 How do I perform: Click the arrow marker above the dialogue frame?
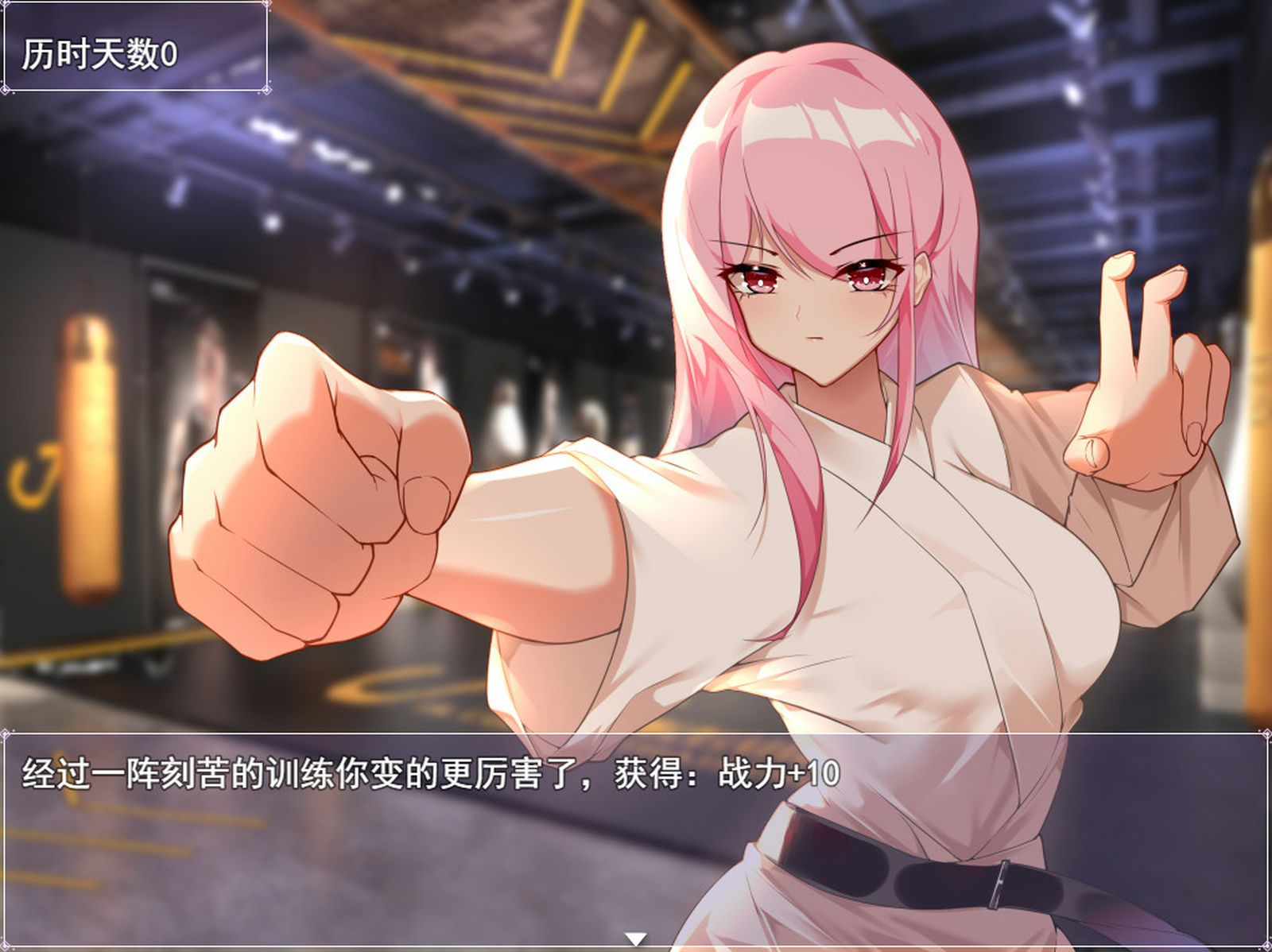635,938
